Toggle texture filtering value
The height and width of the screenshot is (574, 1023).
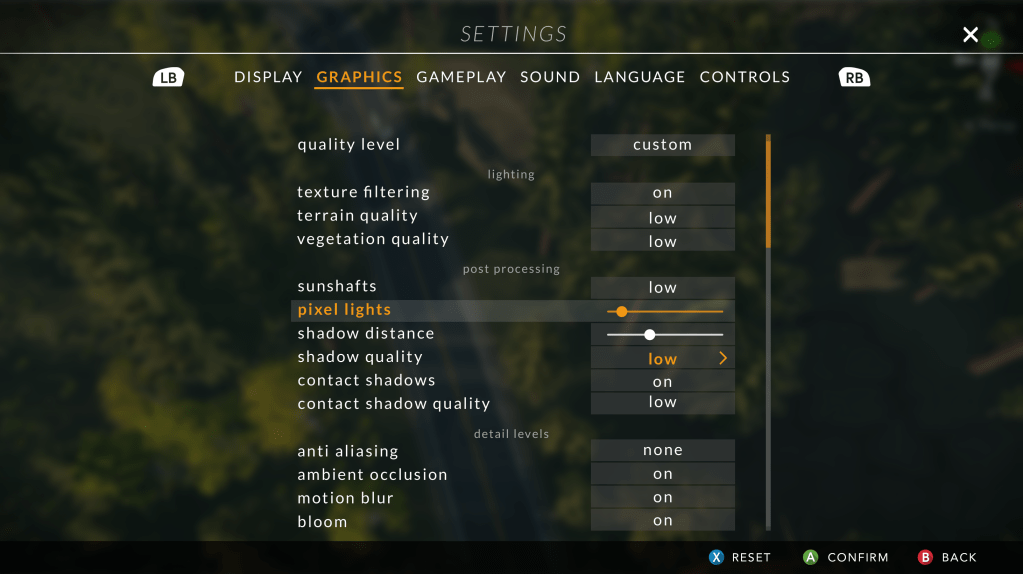coord(662,193)
